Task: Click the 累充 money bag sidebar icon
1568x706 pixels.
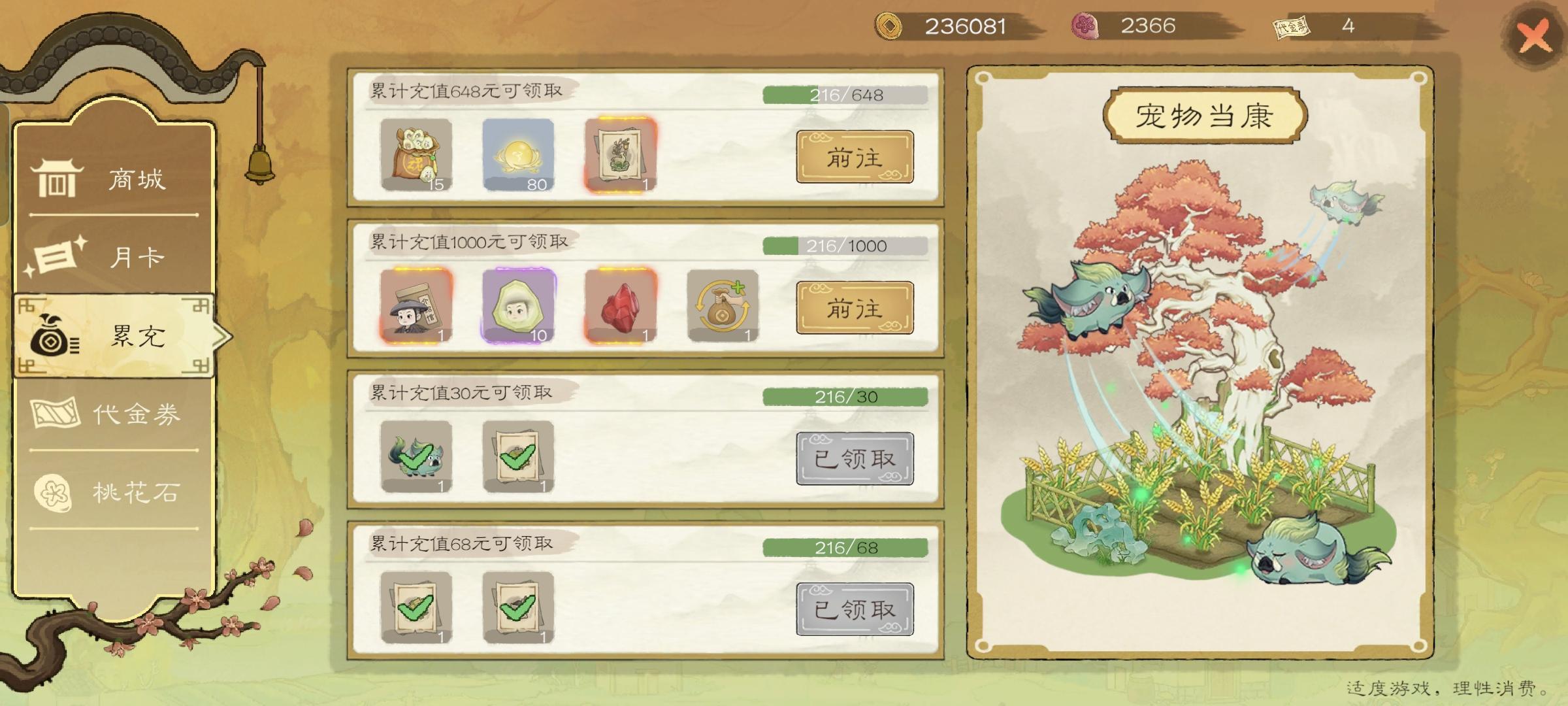Action: tap(56, 337)
